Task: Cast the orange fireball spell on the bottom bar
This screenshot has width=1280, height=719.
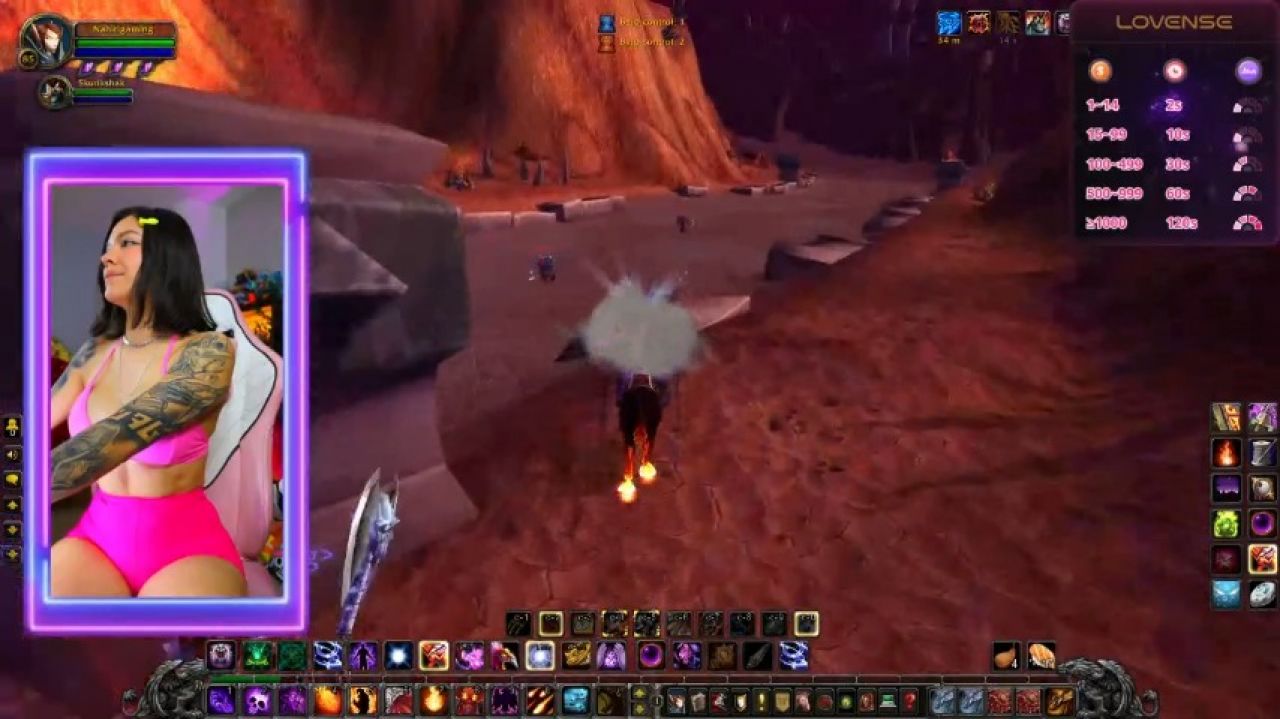Action: pos(433,699)
